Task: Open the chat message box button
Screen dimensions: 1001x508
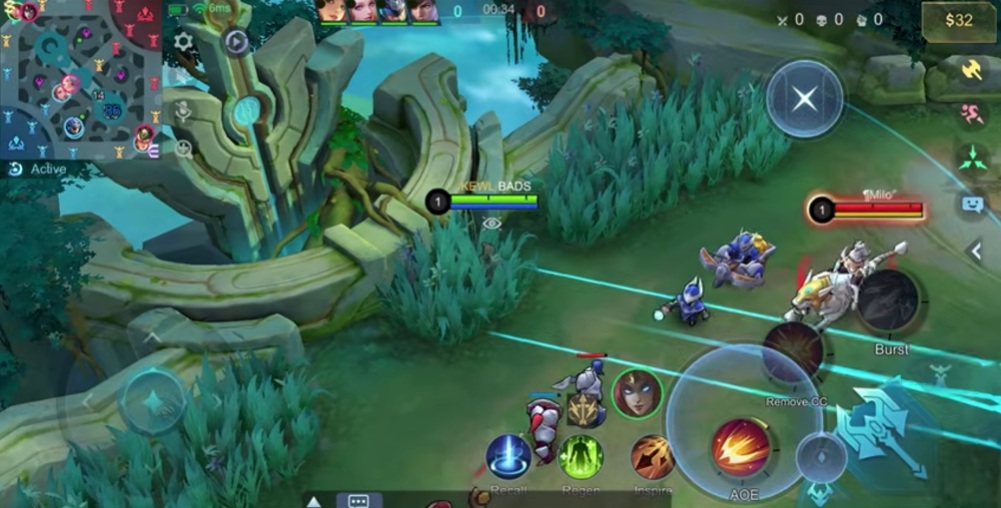Action: coord(359,500)
